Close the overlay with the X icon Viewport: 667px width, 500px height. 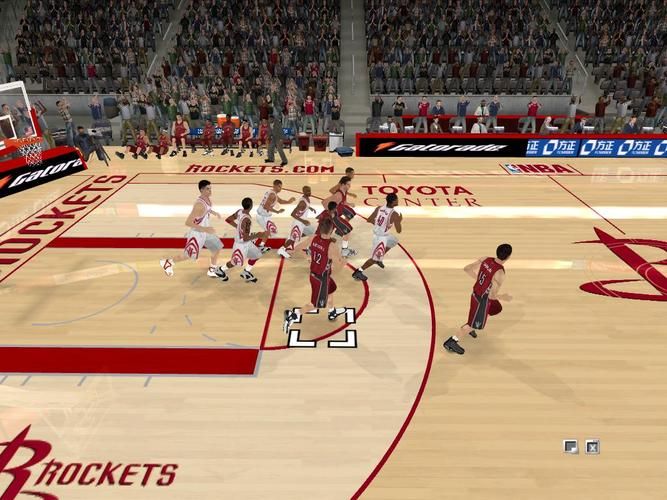592,447
